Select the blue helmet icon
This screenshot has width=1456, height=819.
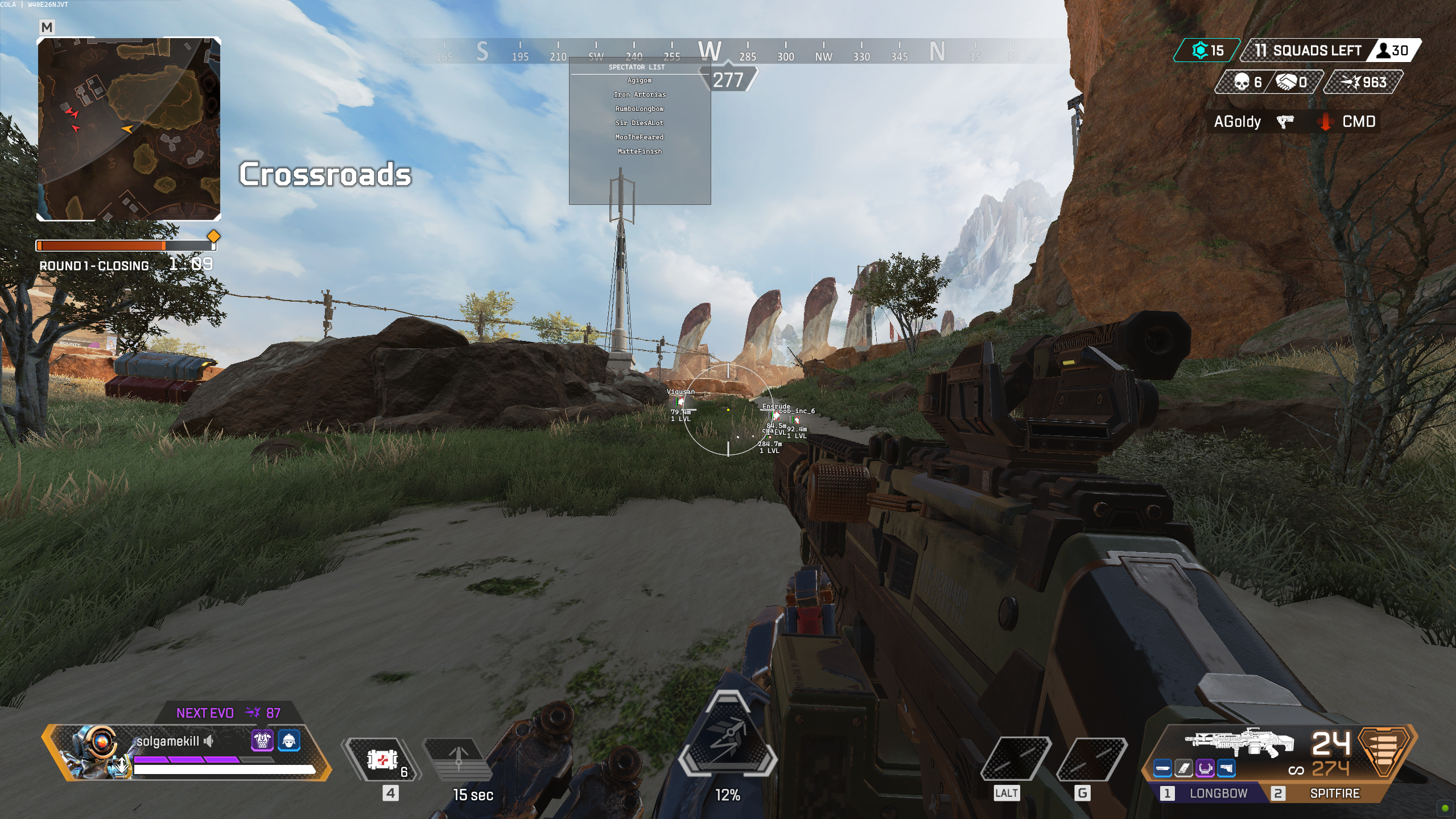[x=289, y=740]
